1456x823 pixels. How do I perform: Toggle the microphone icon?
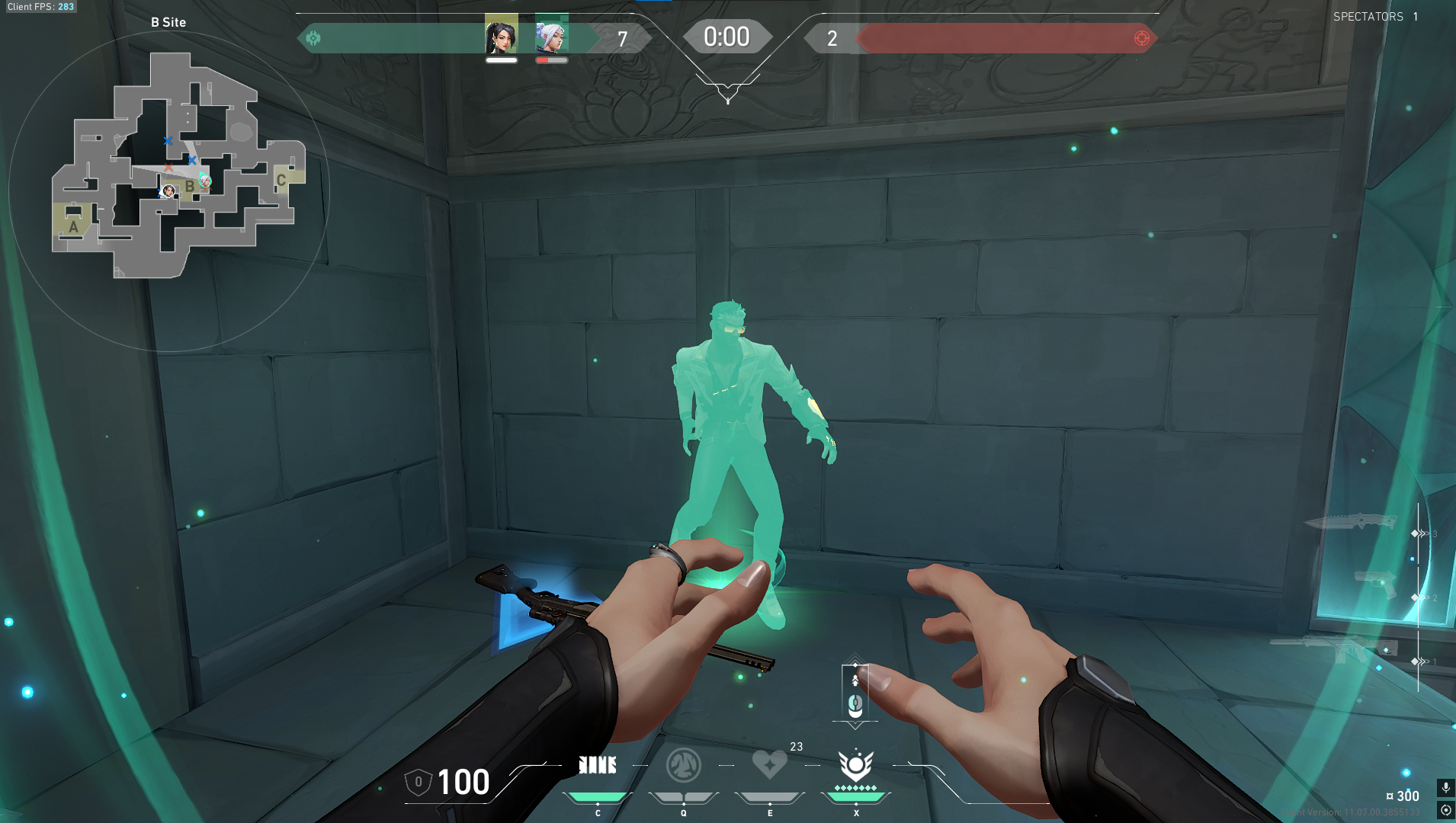1445,787
